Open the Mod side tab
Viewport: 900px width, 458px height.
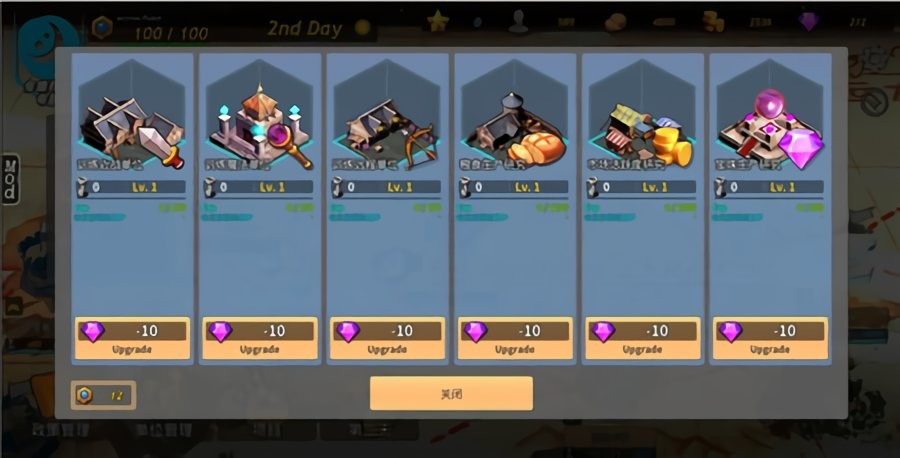click(10, 179)
